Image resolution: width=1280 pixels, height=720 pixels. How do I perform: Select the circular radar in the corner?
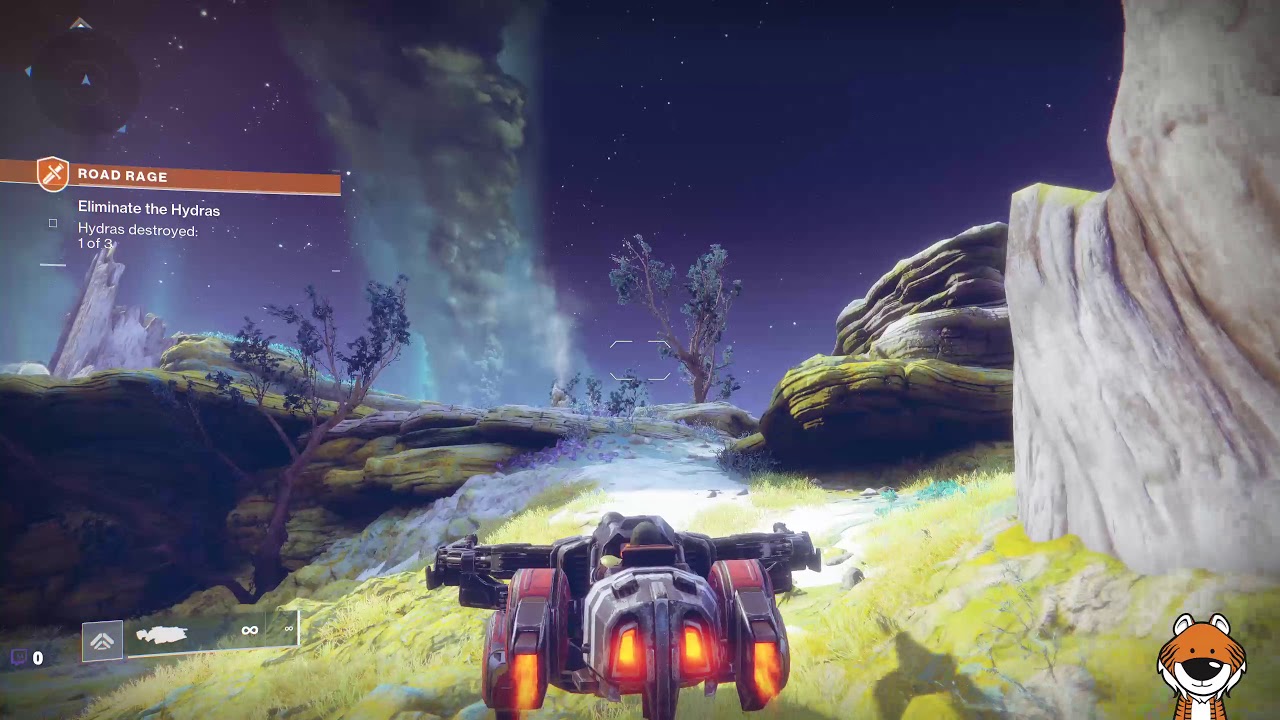[82, 78]
